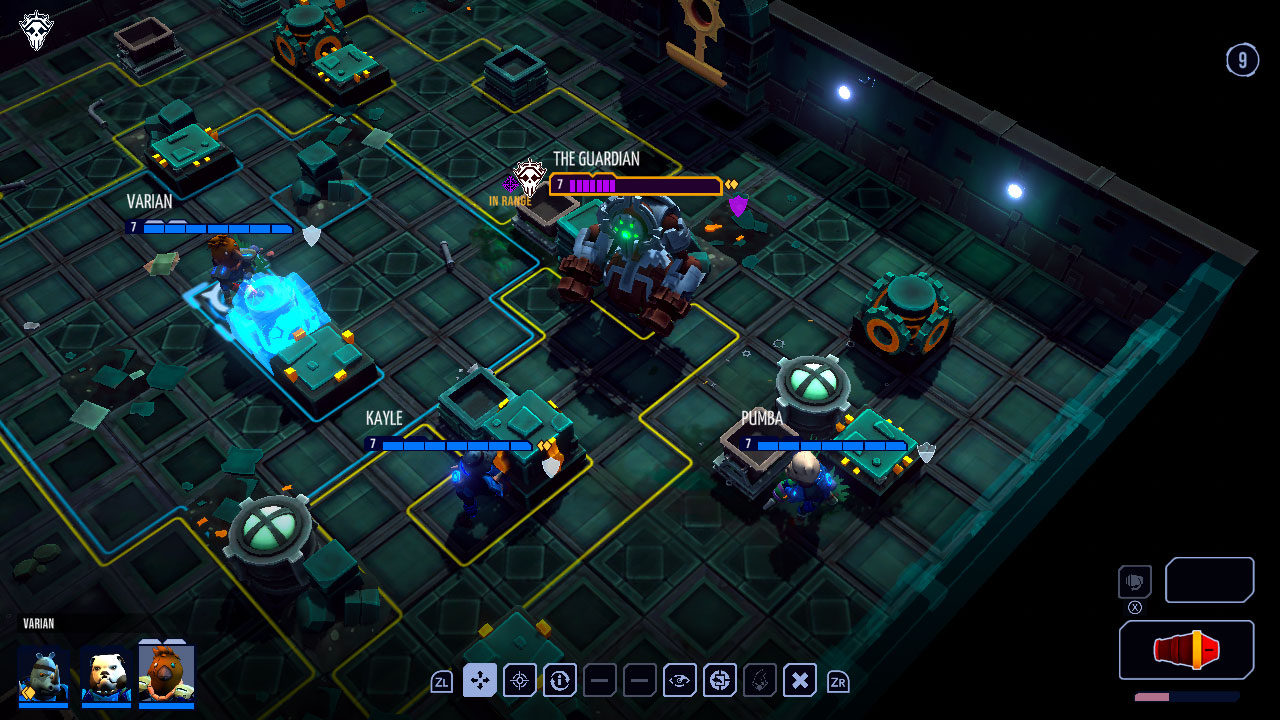Click the IN RANGE indicator near The Guardian
Image resolution: width=1280 pixels, height=720 pixels.
[512, 198]
